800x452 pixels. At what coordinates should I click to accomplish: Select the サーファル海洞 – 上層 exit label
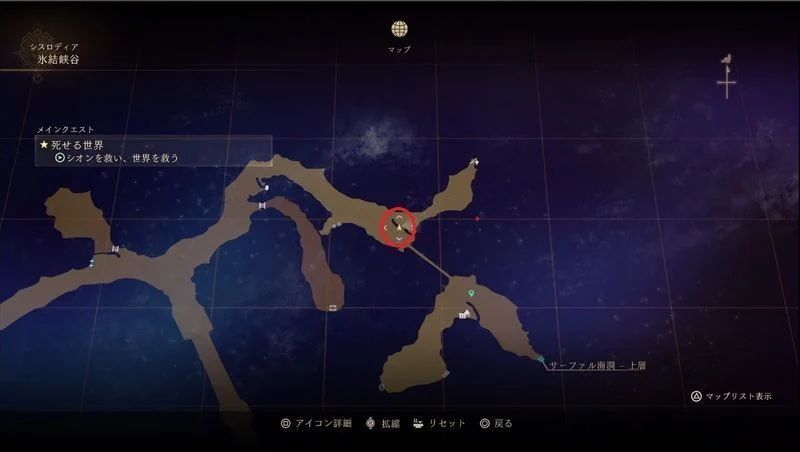[x=597, y=366]
